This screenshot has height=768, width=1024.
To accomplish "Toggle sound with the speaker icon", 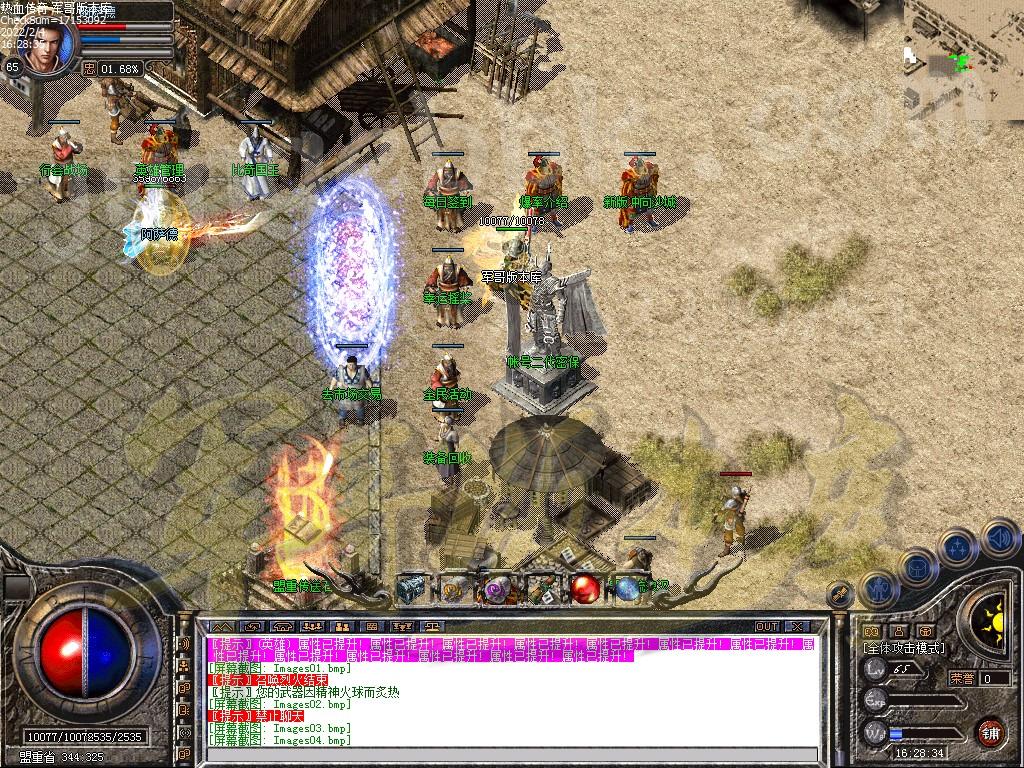I will [x=998, y=538].
